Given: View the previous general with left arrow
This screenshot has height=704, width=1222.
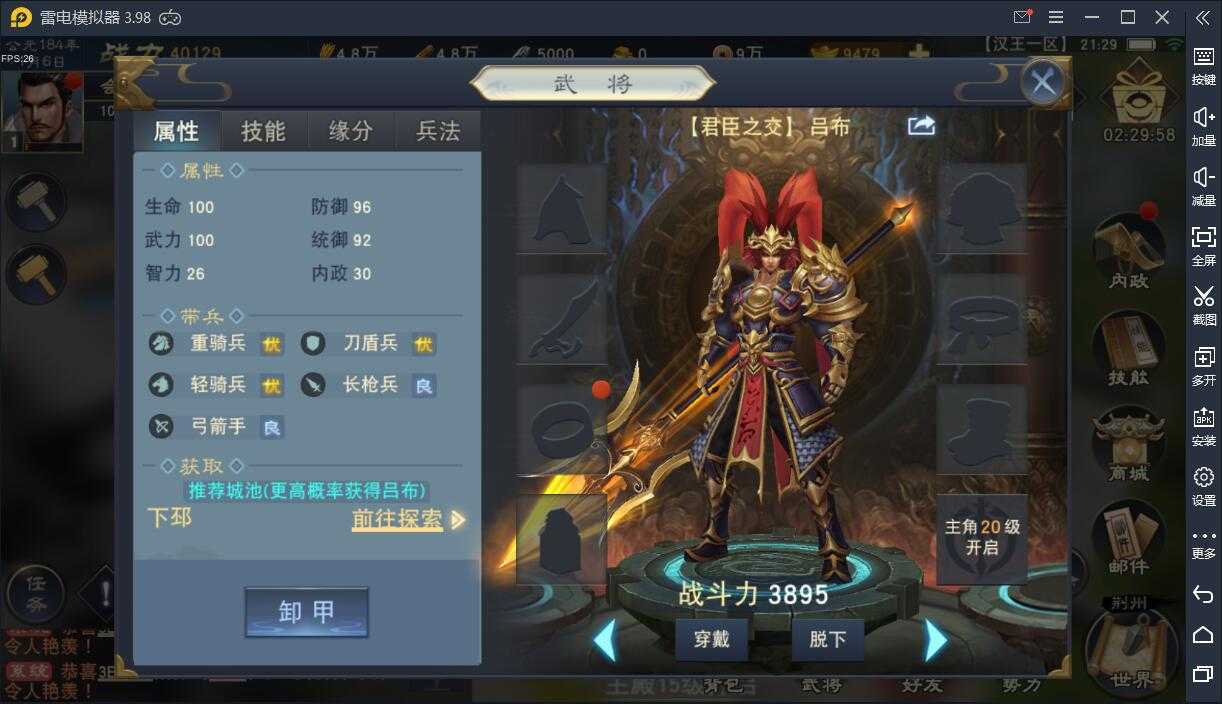Looking at the screenshot, I should point(604,640).
